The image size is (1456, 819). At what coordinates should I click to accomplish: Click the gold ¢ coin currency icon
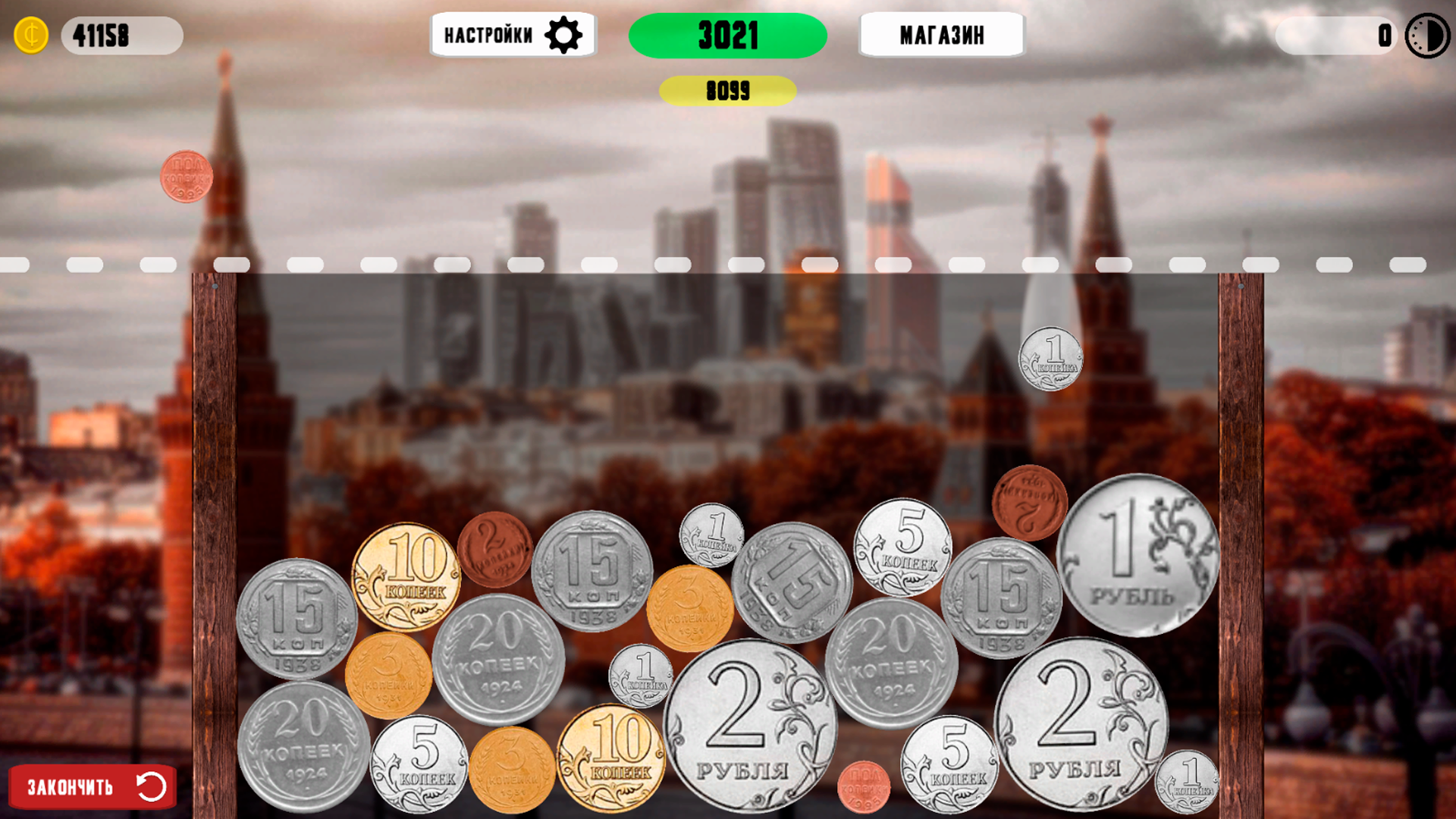tap(30, 34)
